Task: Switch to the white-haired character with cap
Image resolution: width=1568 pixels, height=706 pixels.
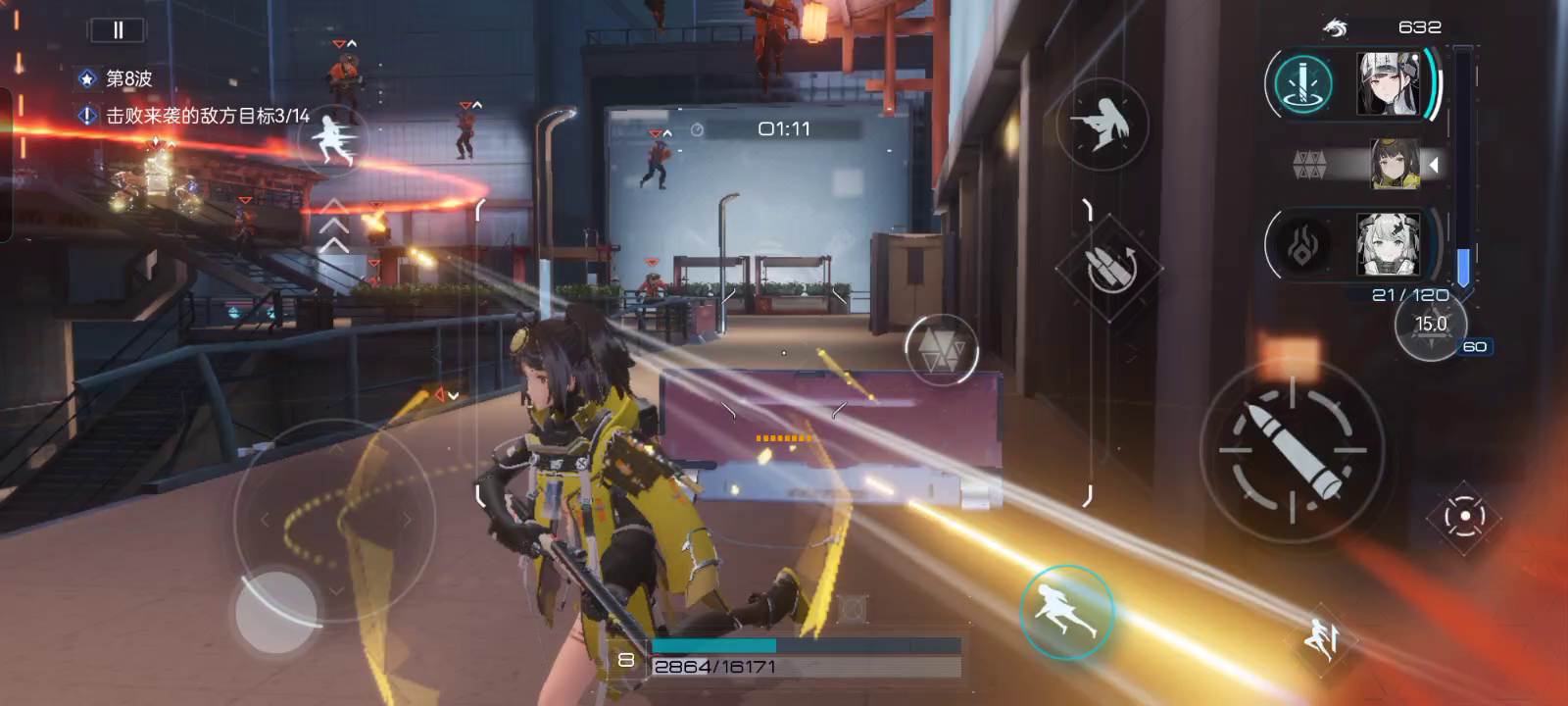Action: point(1389,83)
